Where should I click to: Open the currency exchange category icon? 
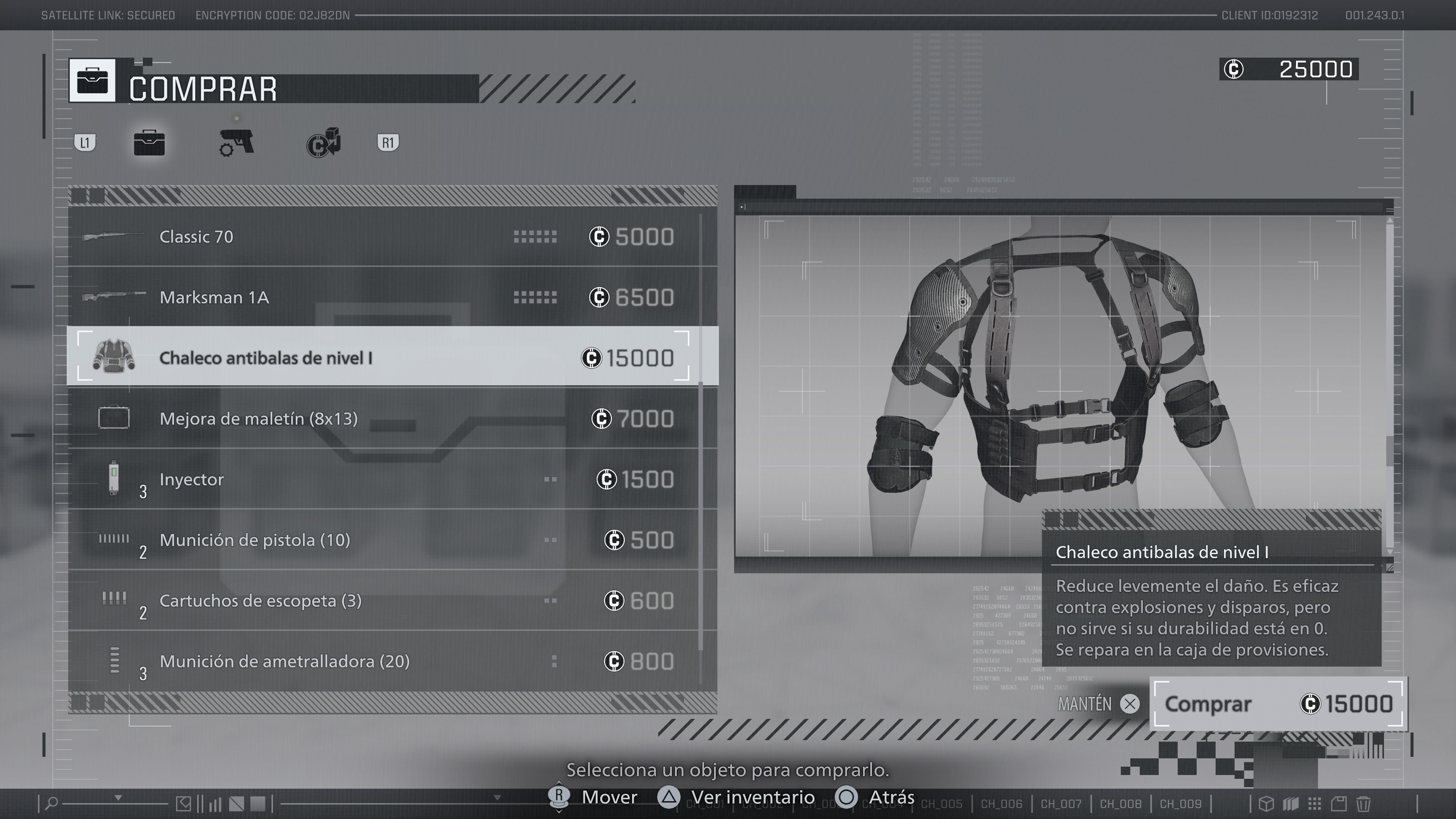(323, 143)
